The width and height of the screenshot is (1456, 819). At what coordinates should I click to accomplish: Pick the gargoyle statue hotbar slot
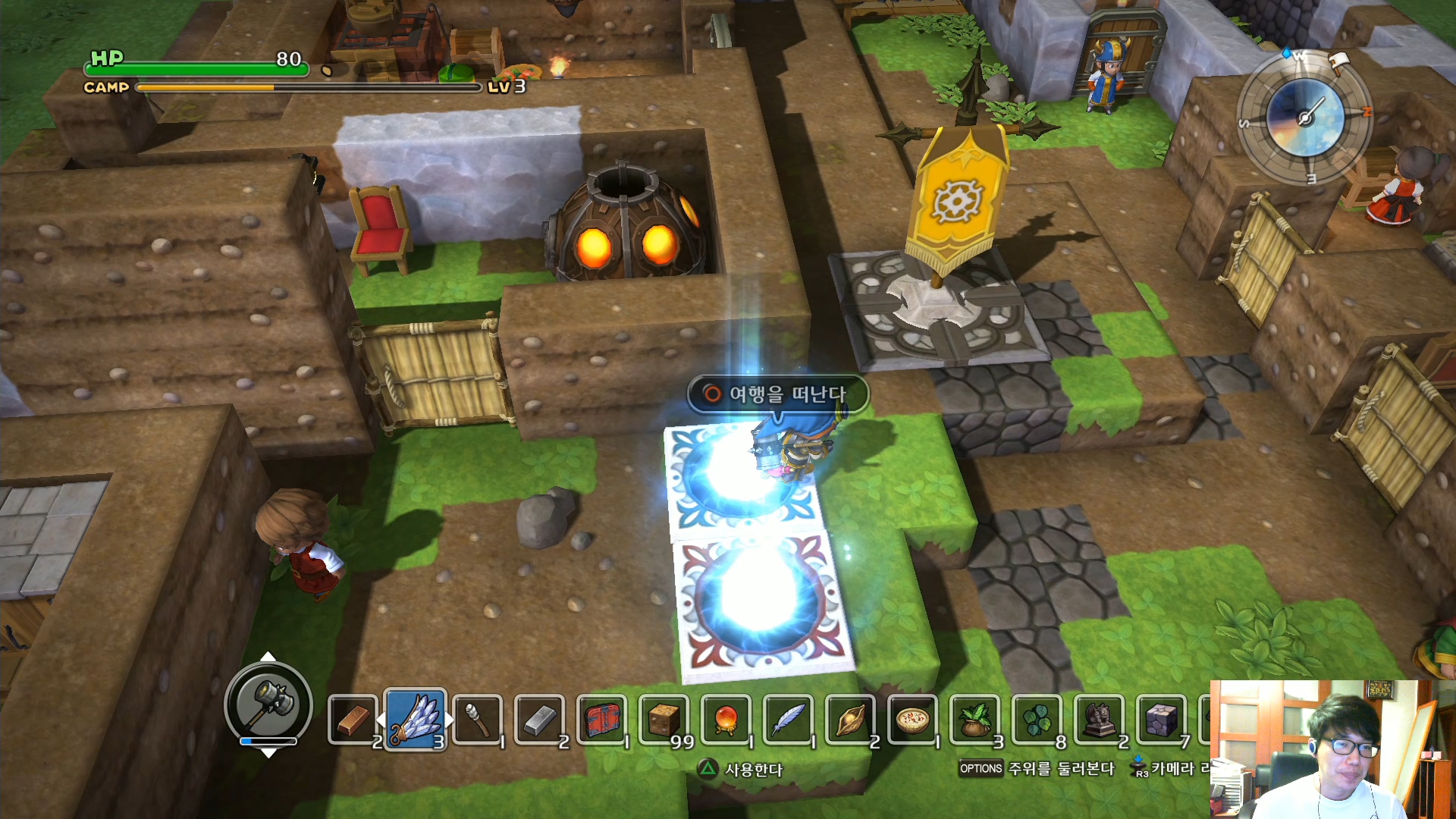click(x=1100, y=720)
